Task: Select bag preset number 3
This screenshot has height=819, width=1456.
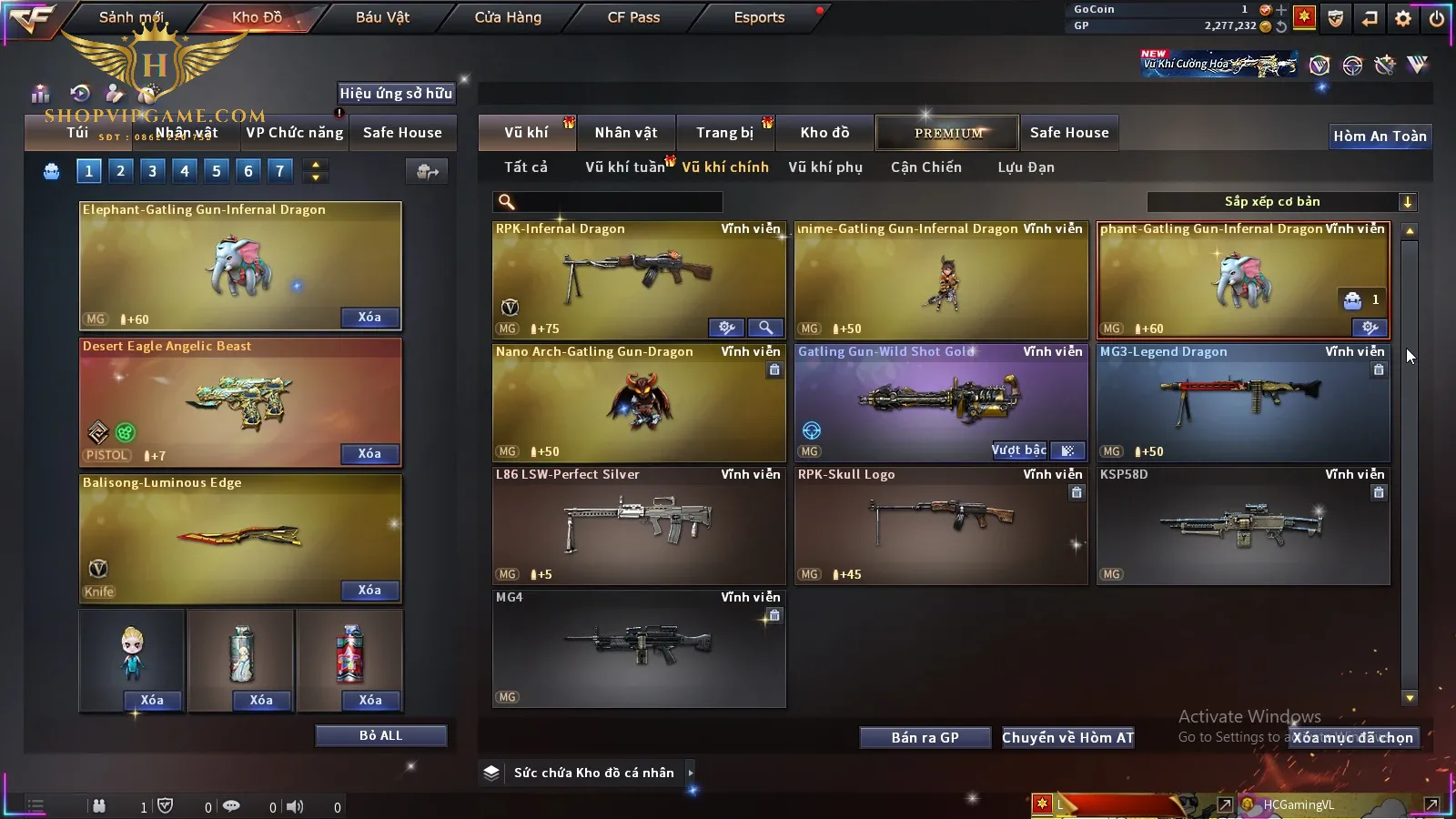Action: pos(152,170)
